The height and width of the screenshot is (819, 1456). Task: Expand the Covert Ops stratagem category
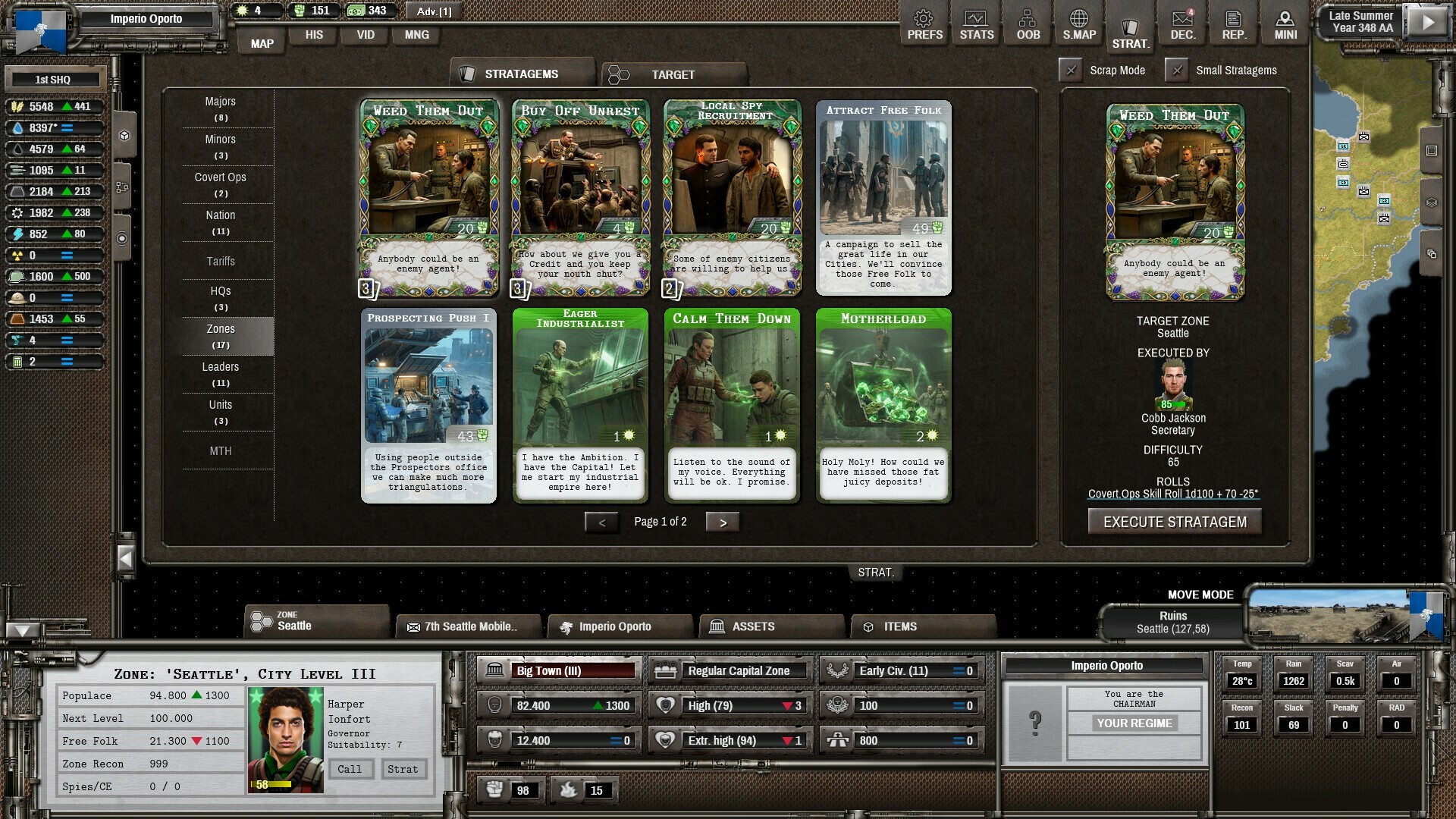click(220, 184)
